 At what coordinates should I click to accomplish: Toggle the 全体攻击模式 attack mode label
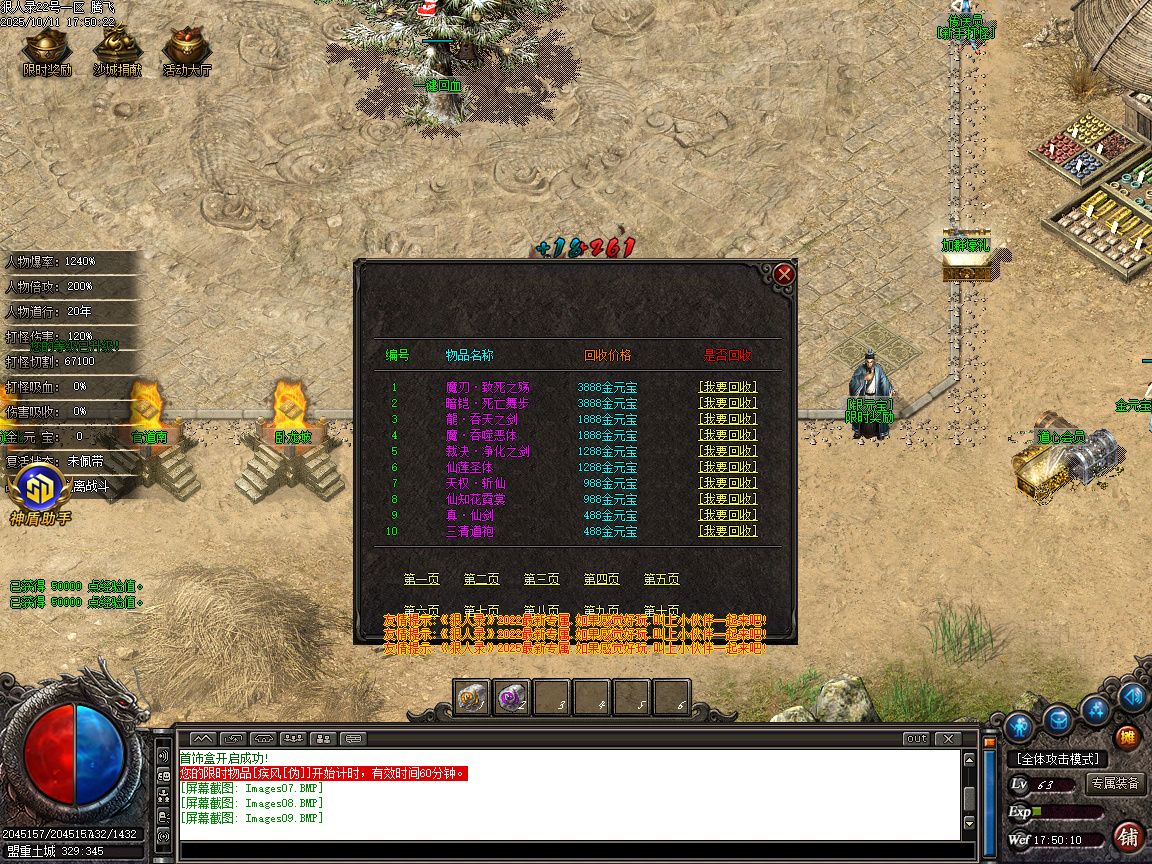(x=1057, y=759)
